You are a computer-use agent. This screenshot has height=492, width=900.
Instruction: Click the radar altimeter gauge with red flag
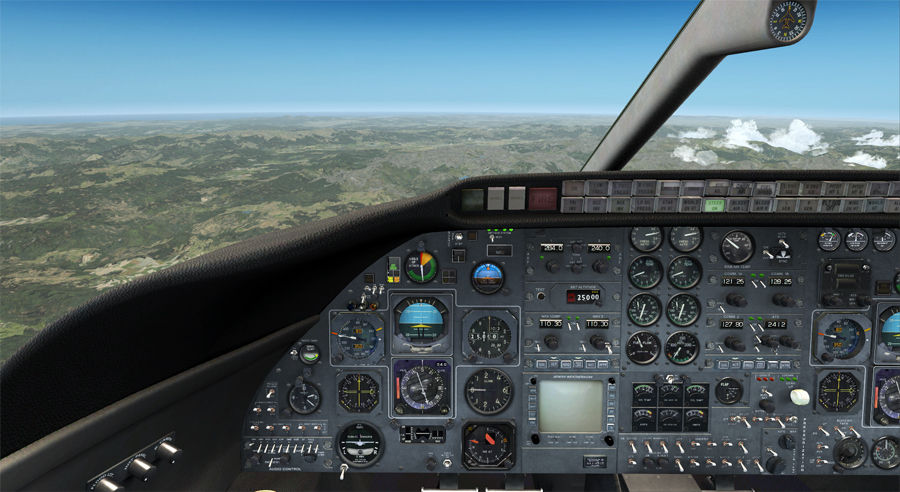pyautogui.click(x=488, y=444)
